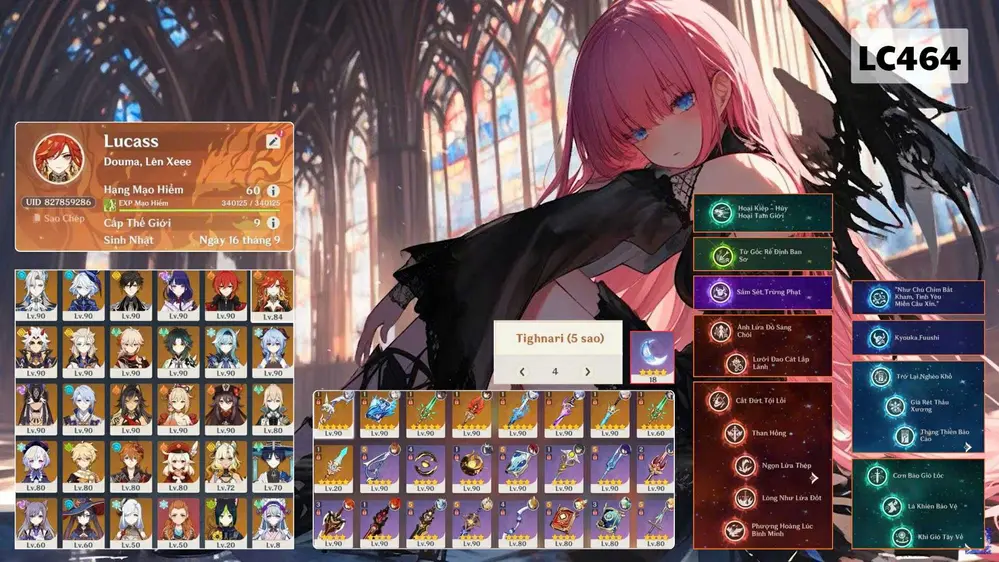The height and width of the screenshot is (562, 999).
Task: Open info icon beside Cấp Thế Giới
Action: point(273,222)
